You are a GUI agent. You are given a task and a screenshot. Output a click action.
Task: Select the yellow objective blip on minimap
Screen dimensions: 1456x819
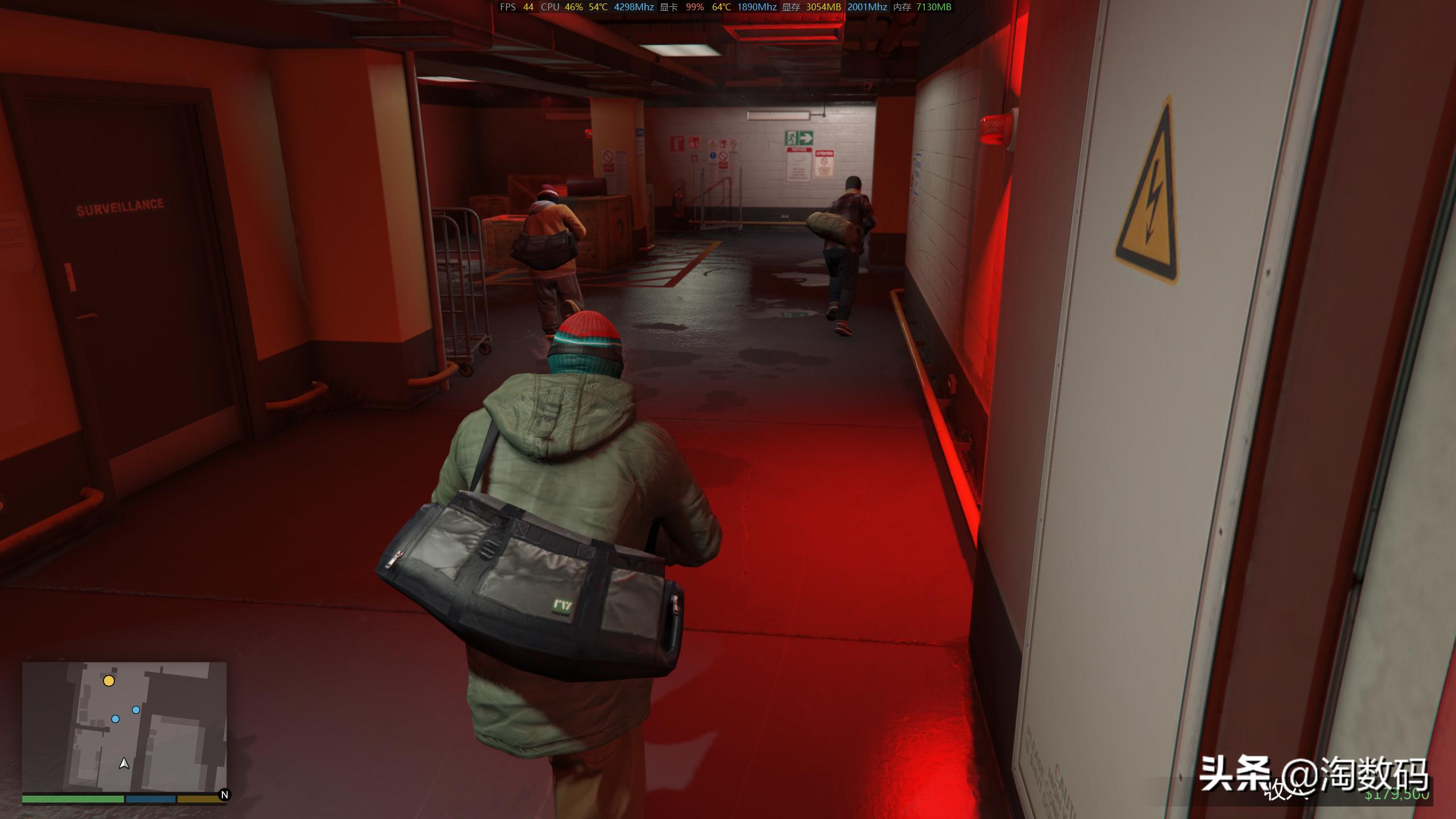109,681
